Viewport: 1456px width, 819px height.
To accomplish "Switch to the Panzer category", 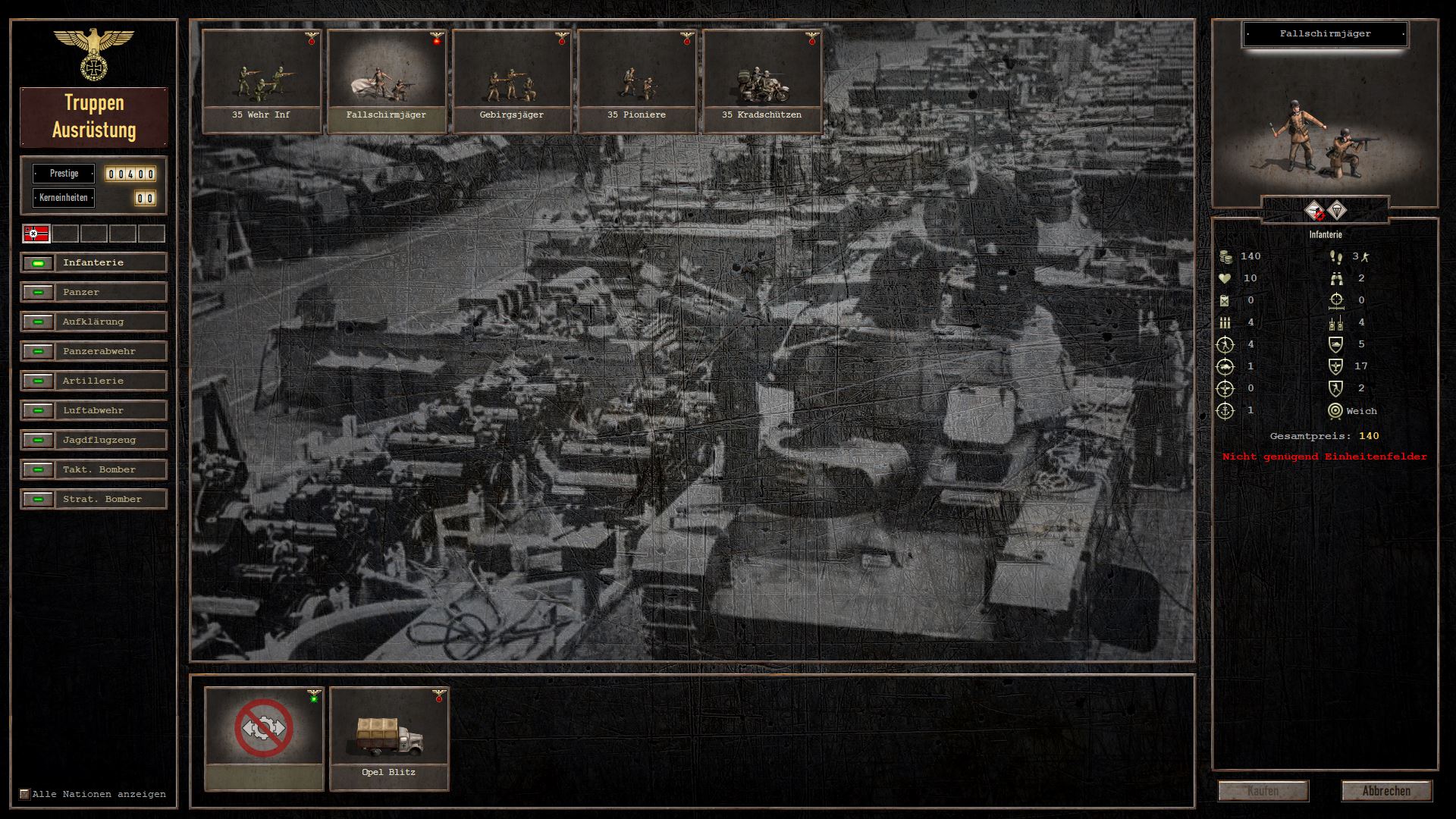I will pos(94,293).
